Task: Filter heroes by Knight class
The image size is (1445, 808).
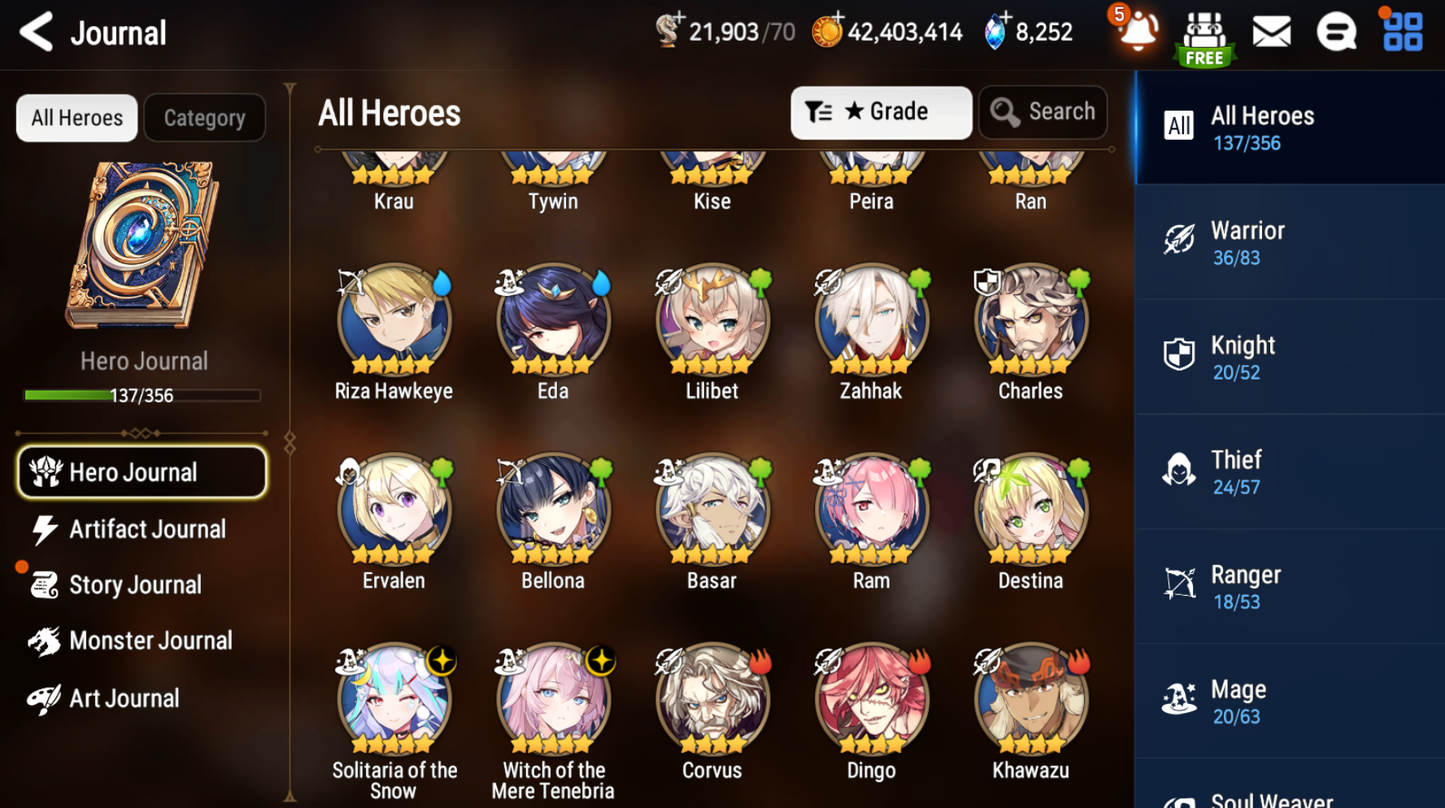Action: coord(1289,357)
